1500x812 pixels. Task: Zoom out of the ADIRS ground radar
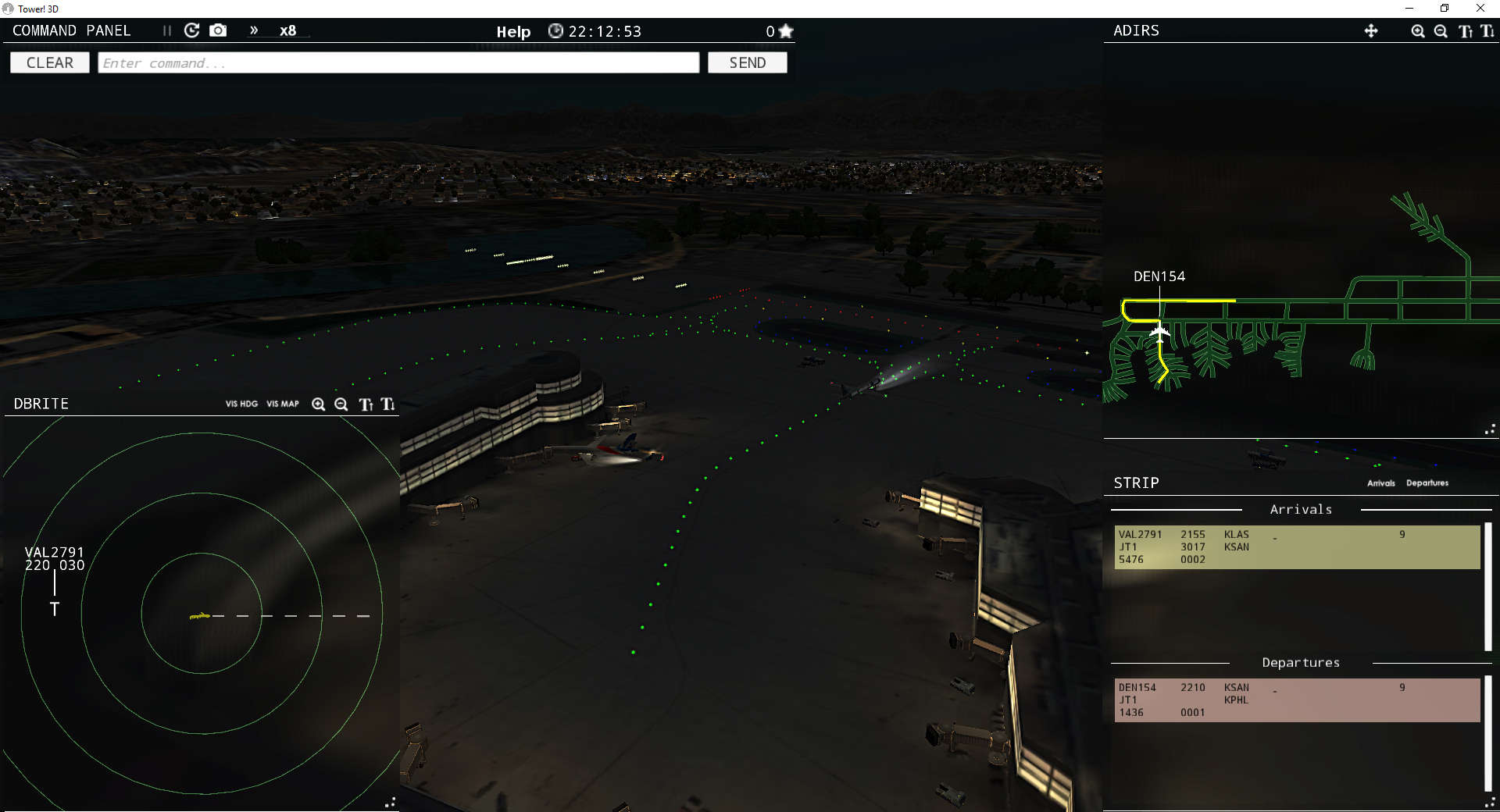[x=1441, y=31]
